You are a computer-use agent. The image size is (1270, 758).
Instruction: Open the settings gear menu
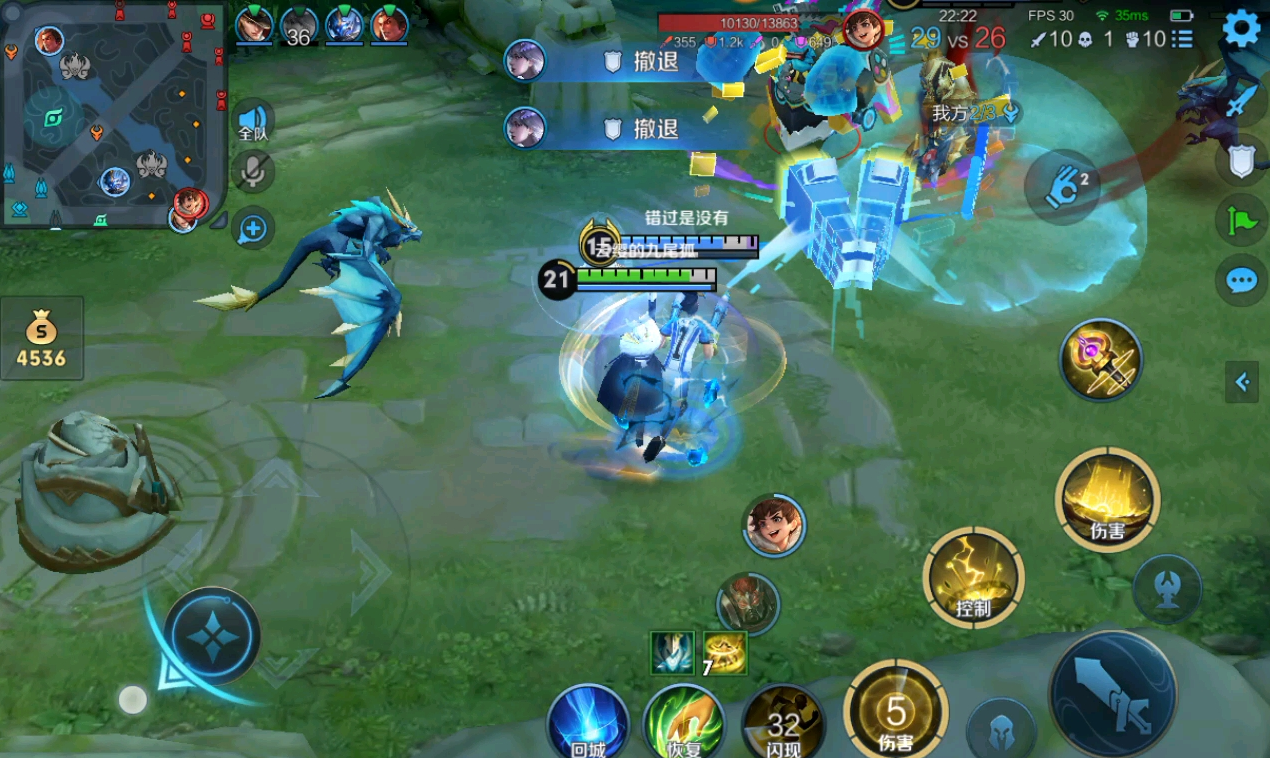1241,29
